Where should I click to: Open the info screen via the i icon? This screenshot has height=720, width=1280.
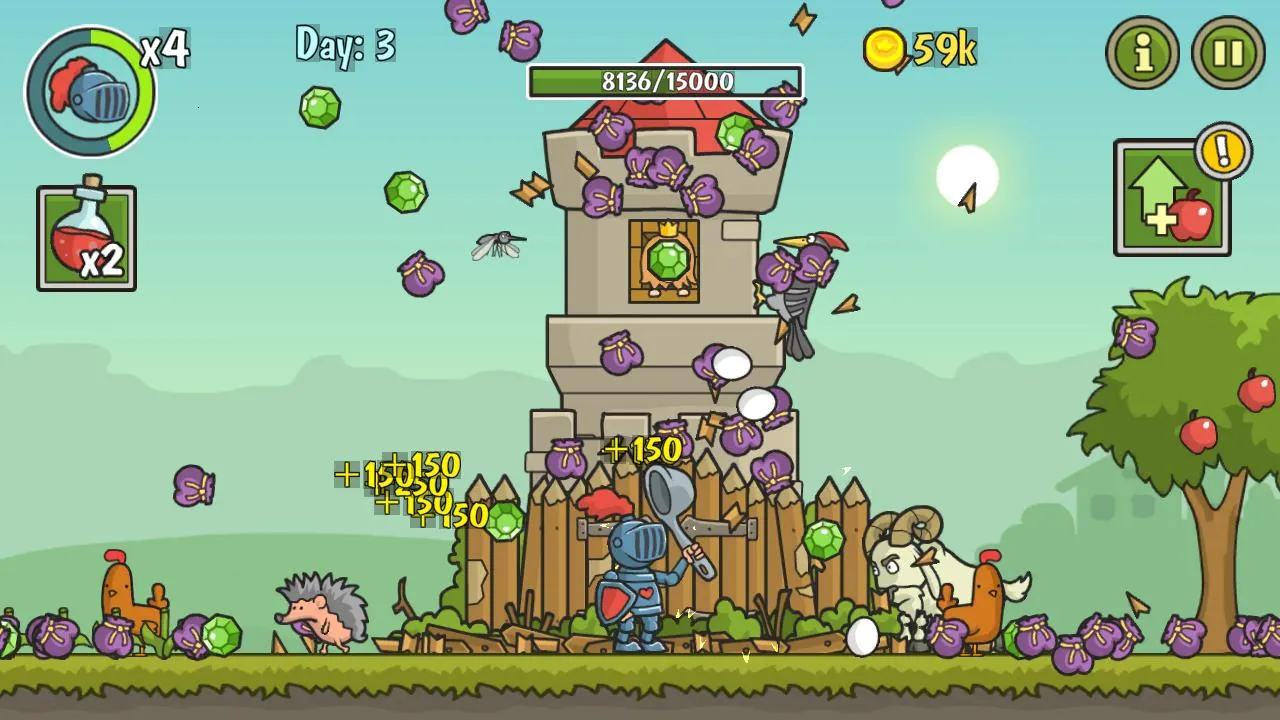point(1140,55)
